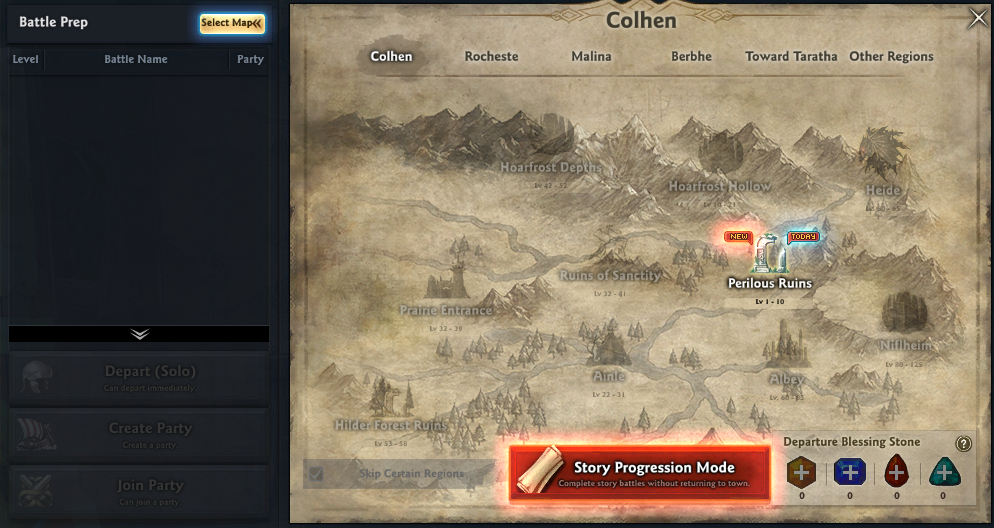Screen dimensions: 994x528
Task: Close the map window
Action: (977, 19)
